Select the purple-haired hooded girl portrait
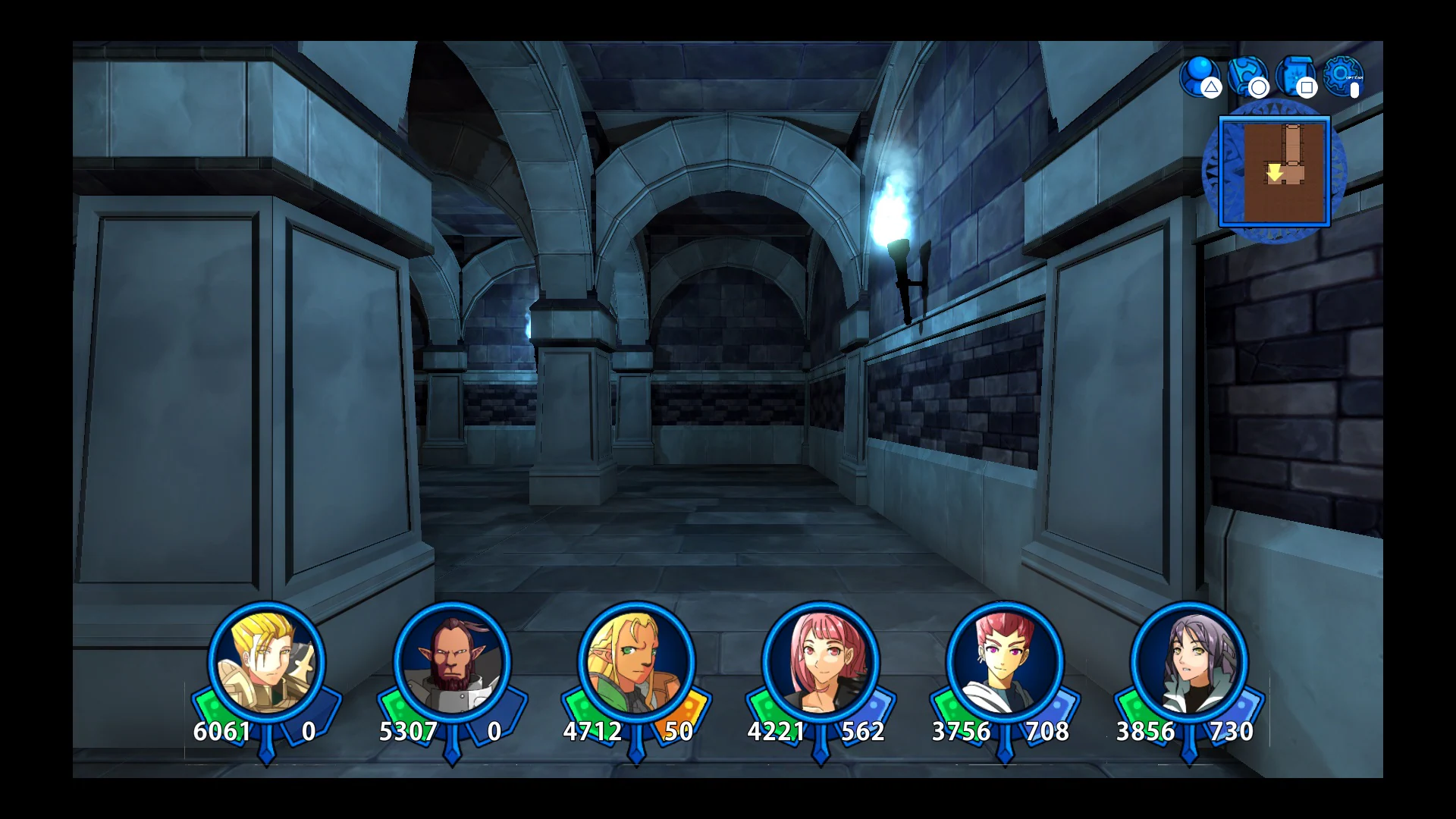Image resolution: width=1456 pixels, height=819 pixels. [x=1189, y=662]
